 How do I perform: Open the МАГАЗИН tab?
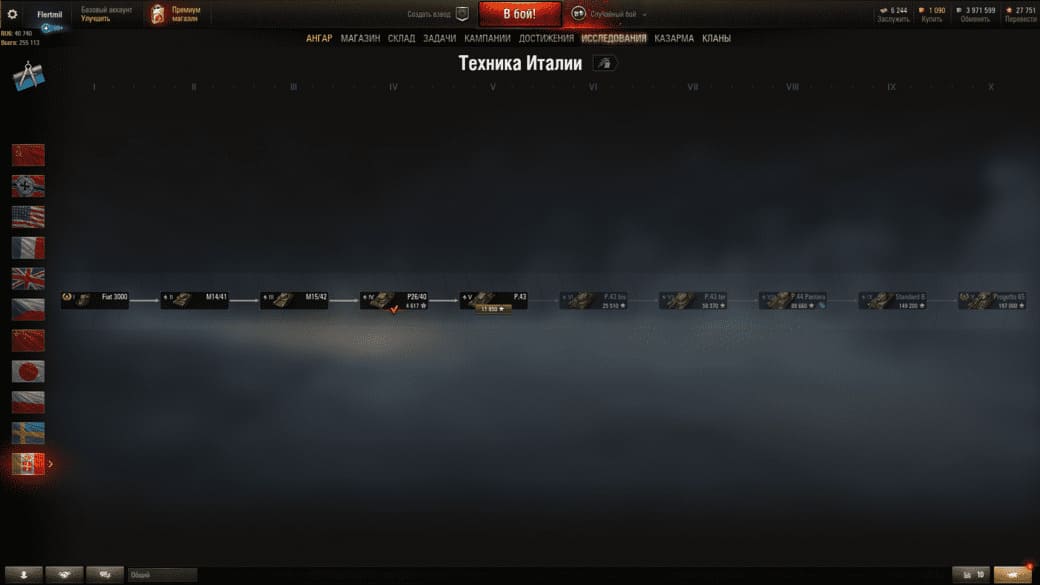pos(360,38)
